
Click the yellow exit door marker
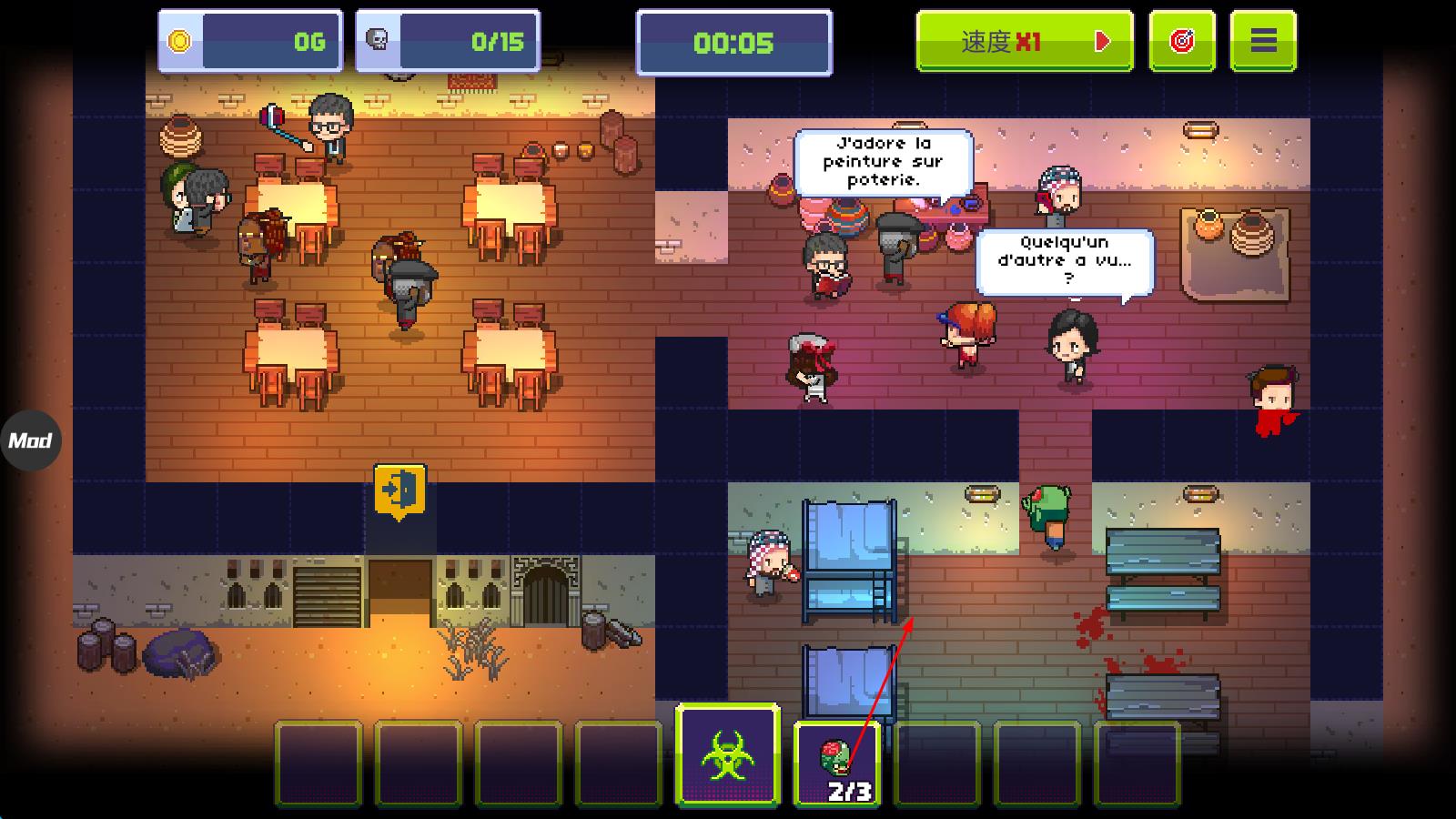click(x=399, y=490)
